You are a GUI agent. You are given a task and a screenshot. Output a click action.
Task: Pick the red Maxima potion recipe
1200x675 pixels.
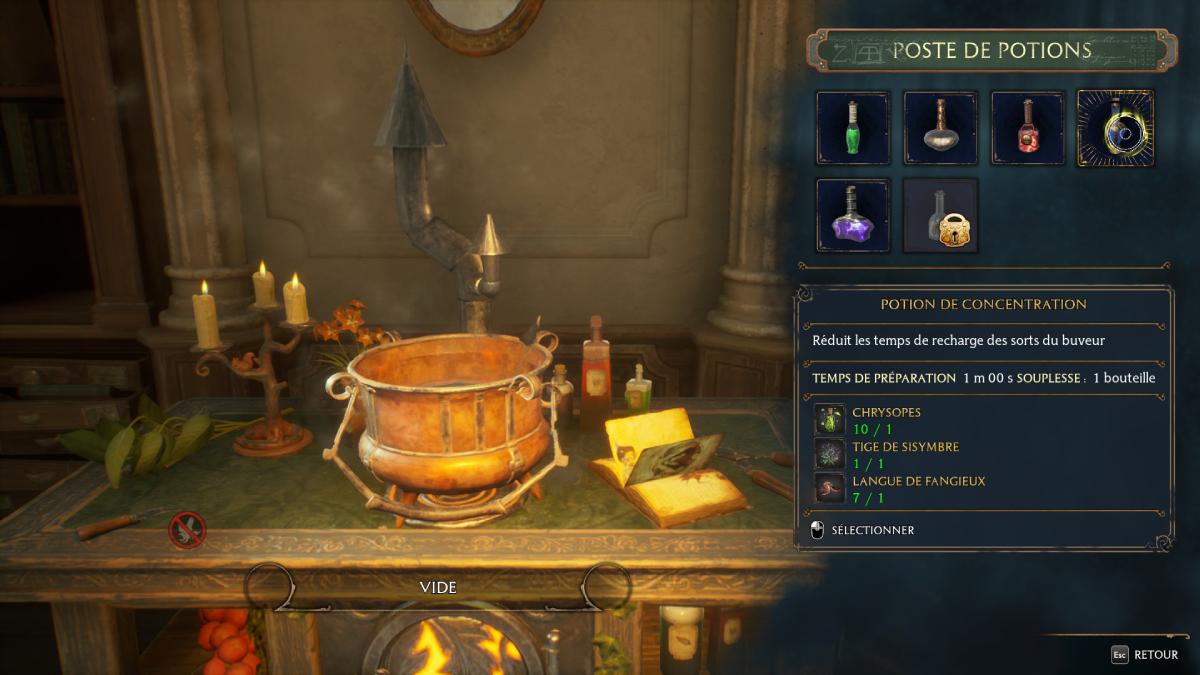[1028, 128]
